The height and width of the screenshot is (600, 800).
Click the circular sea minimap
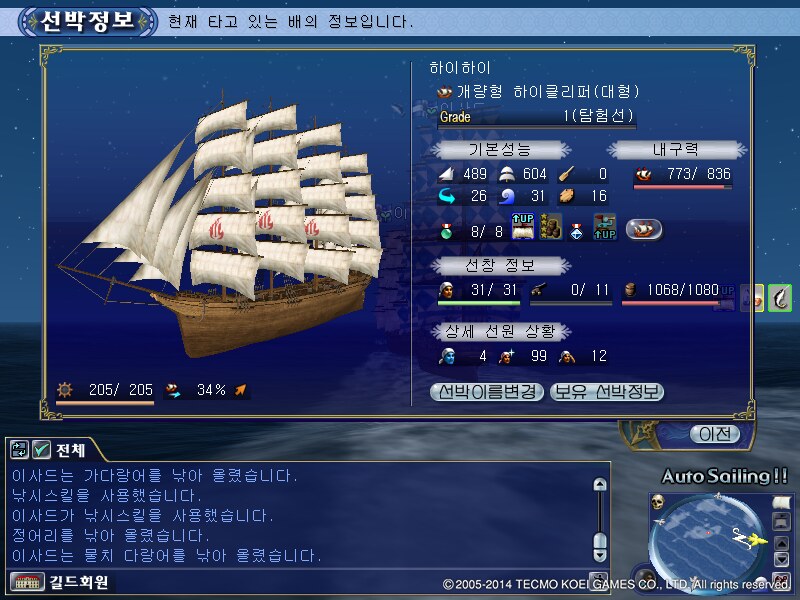click(x=708, y=539)
